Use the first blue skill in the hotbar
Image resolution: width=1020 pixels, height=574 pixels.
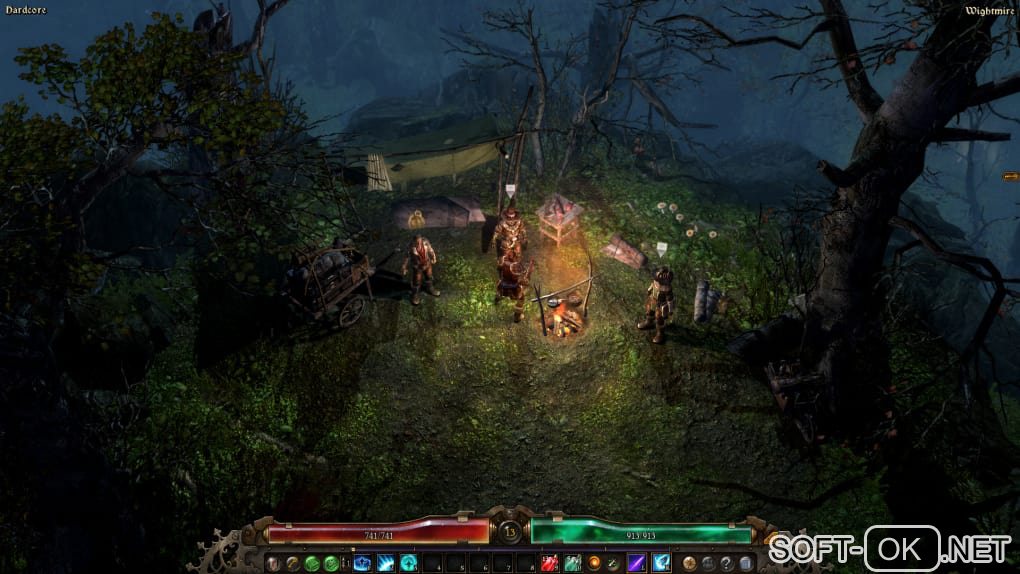point(362,564)
